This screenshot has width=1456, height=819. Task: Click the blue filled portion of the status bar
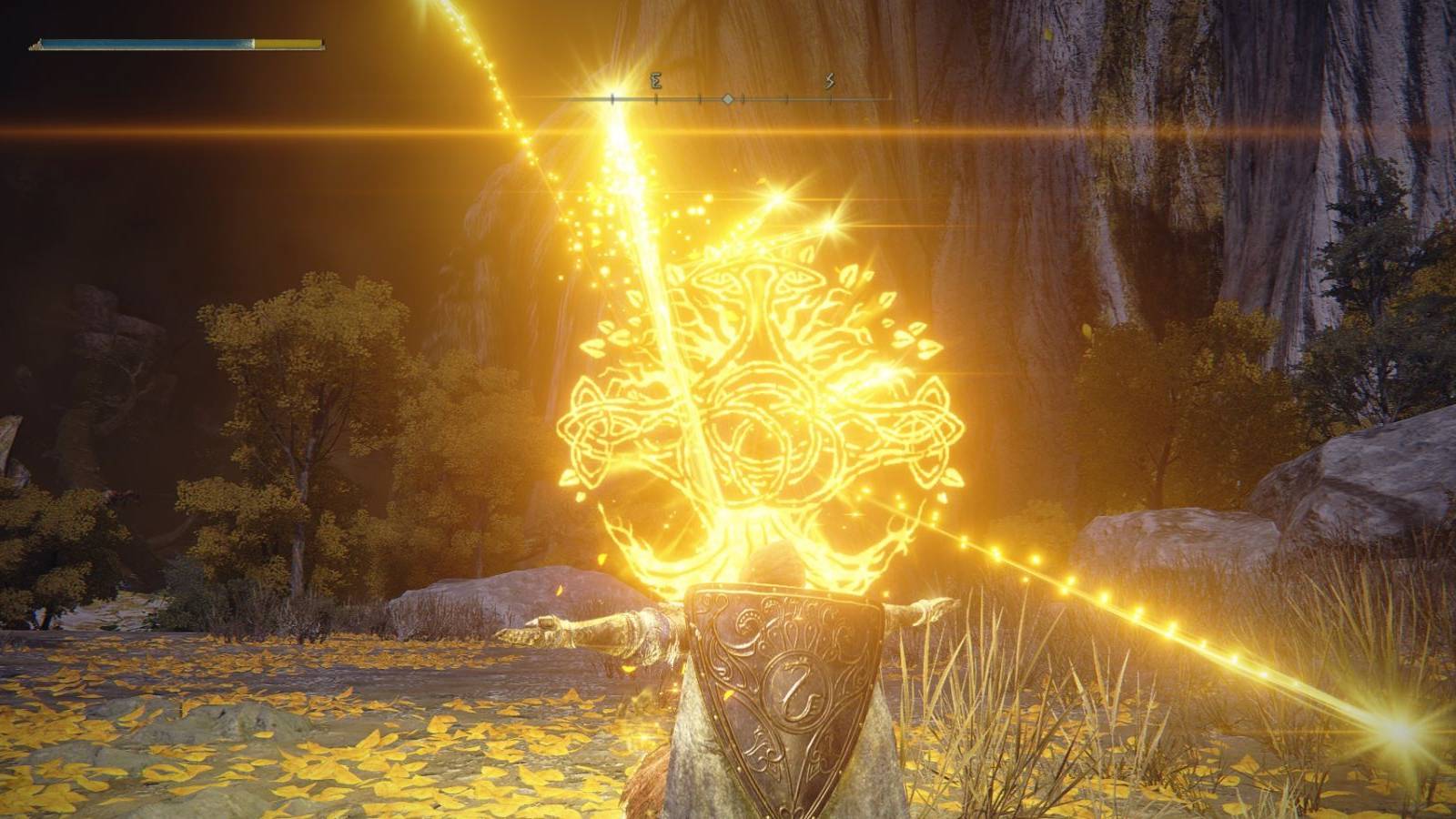point(146,43)
